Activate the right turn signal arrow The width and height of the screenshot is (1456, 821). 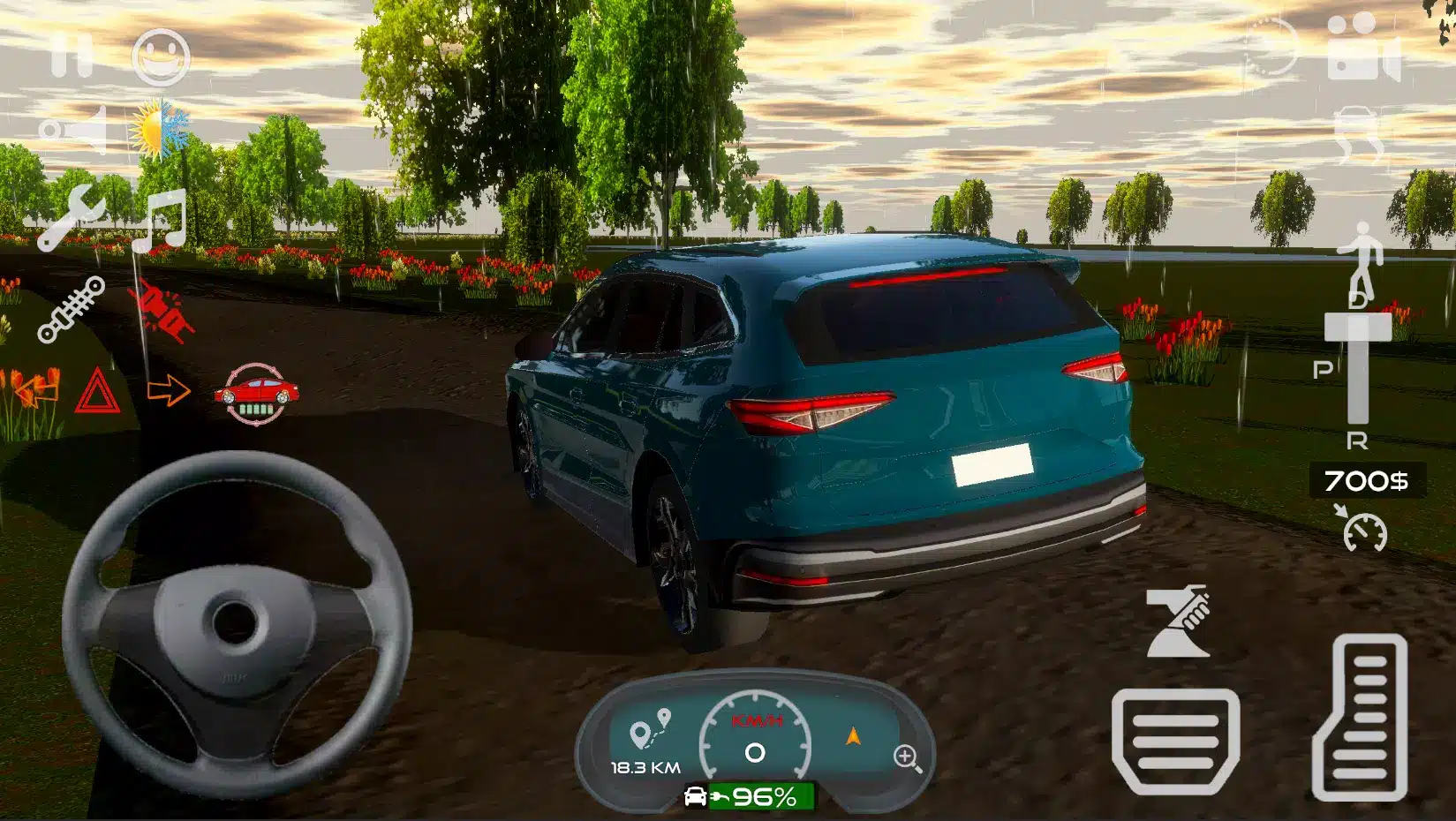(169, 389)
